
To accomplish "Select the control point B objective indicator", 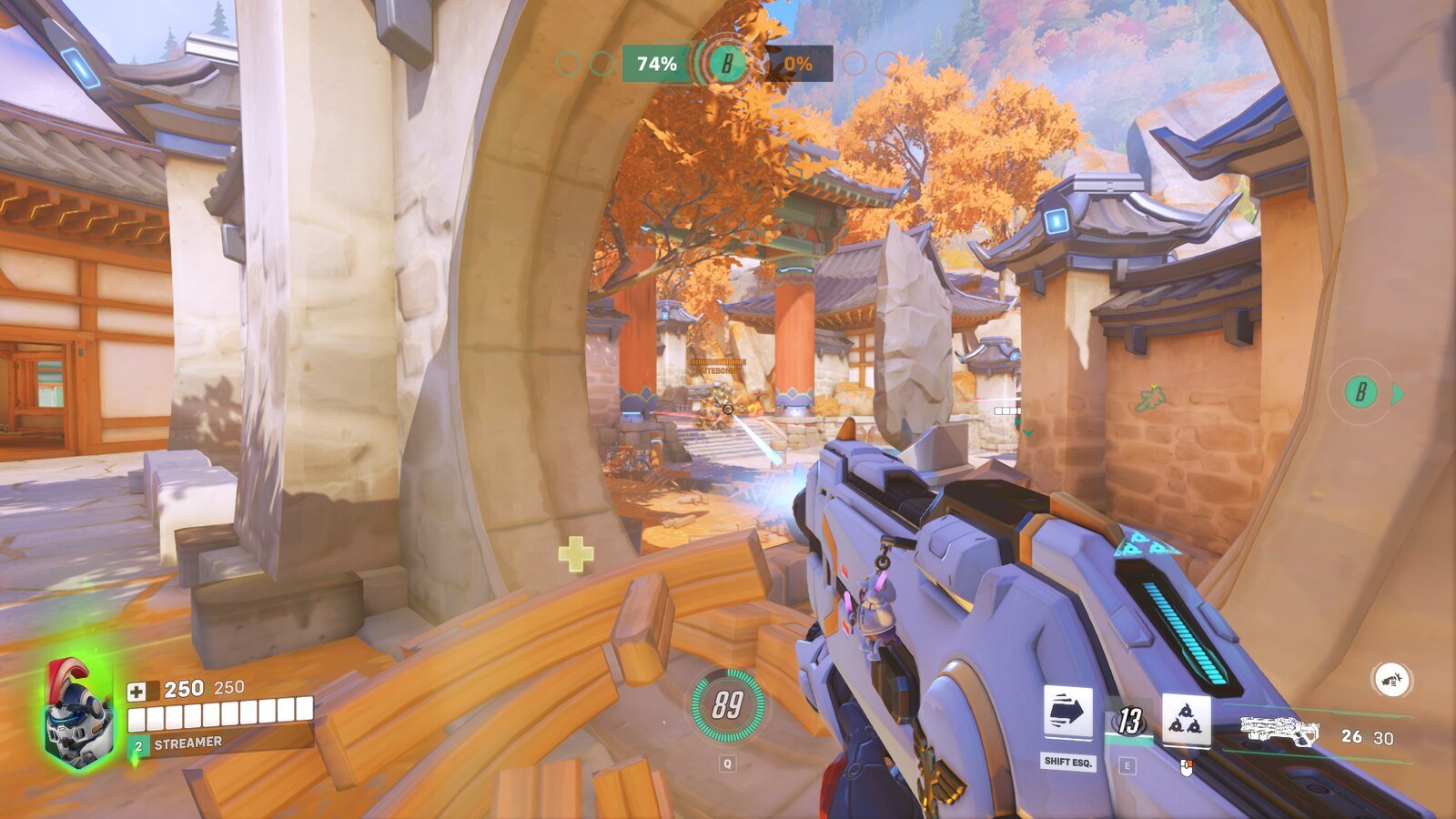I will point(726,64).
